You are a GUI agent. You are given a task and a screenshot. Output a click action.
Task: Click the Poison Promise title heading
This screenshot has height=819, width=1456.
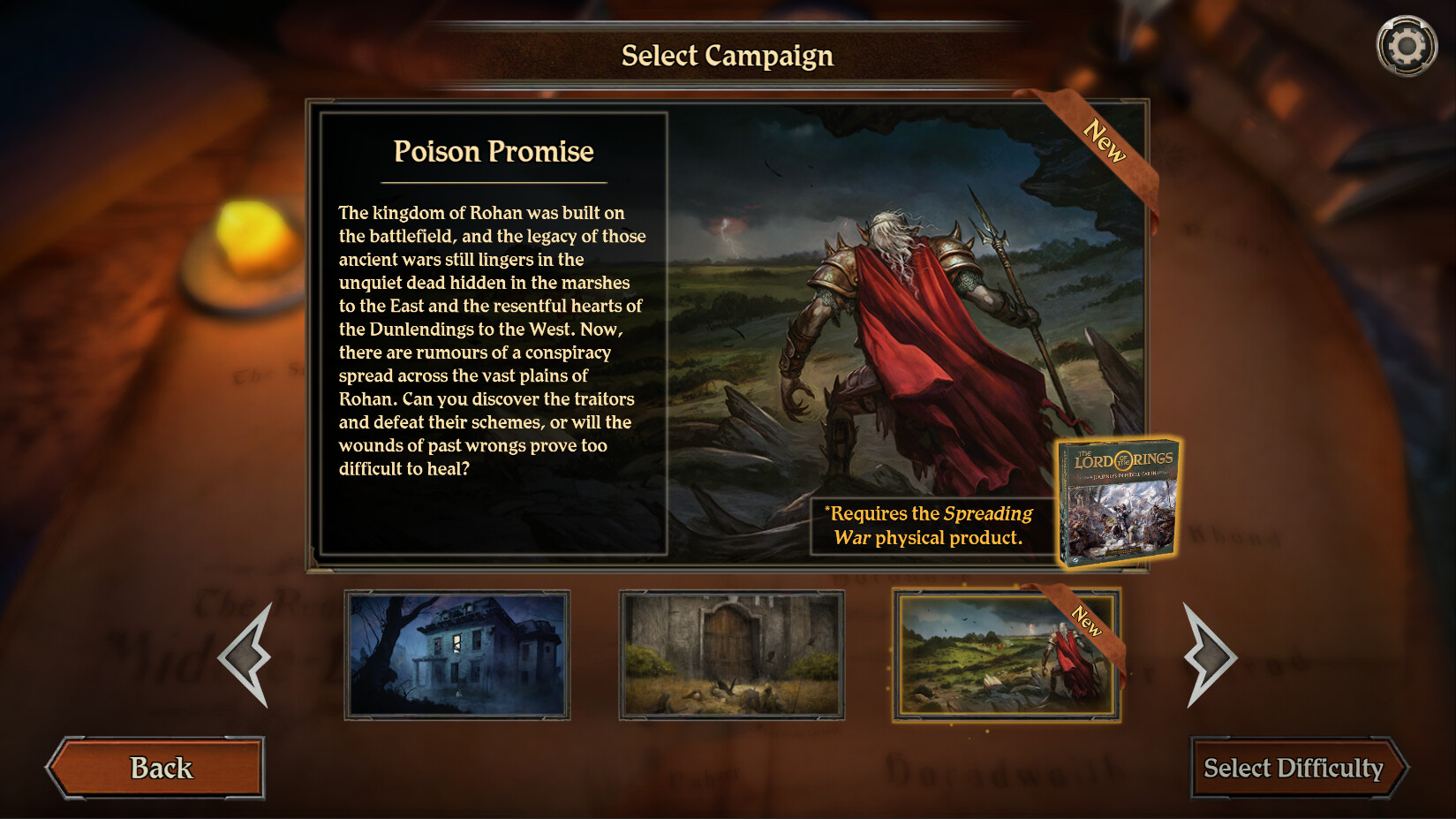pyautogui.click(x=494, y=151)
